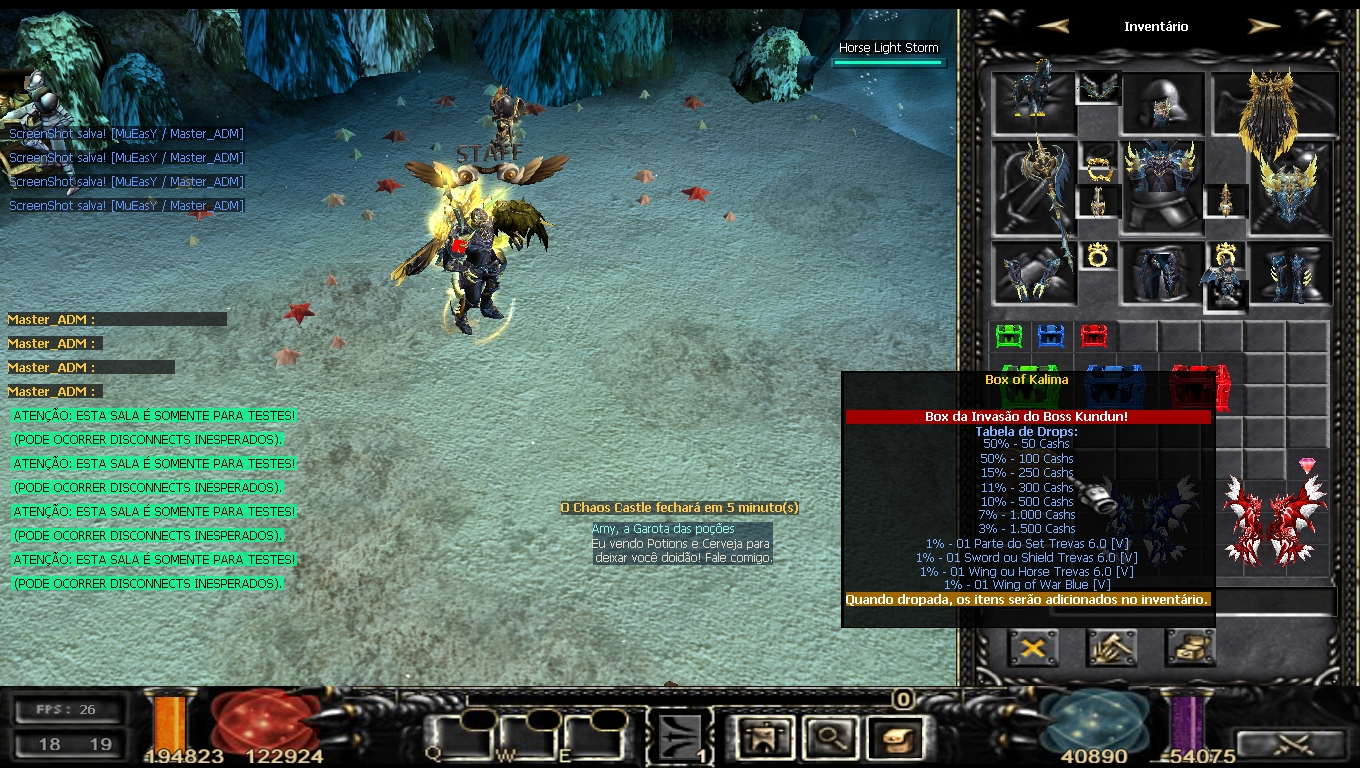The height and width of the screenshot is (768, 1360).
Task: Select the equipped staff weapon slot
Action: tap(1034, 188)
